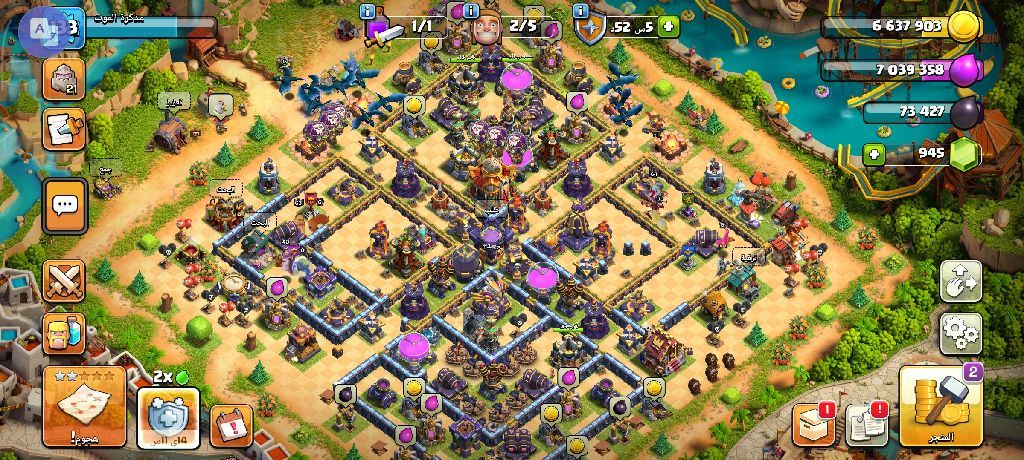Open the Settings gear button
1024x460 pixels.
(x=961, y=332)
